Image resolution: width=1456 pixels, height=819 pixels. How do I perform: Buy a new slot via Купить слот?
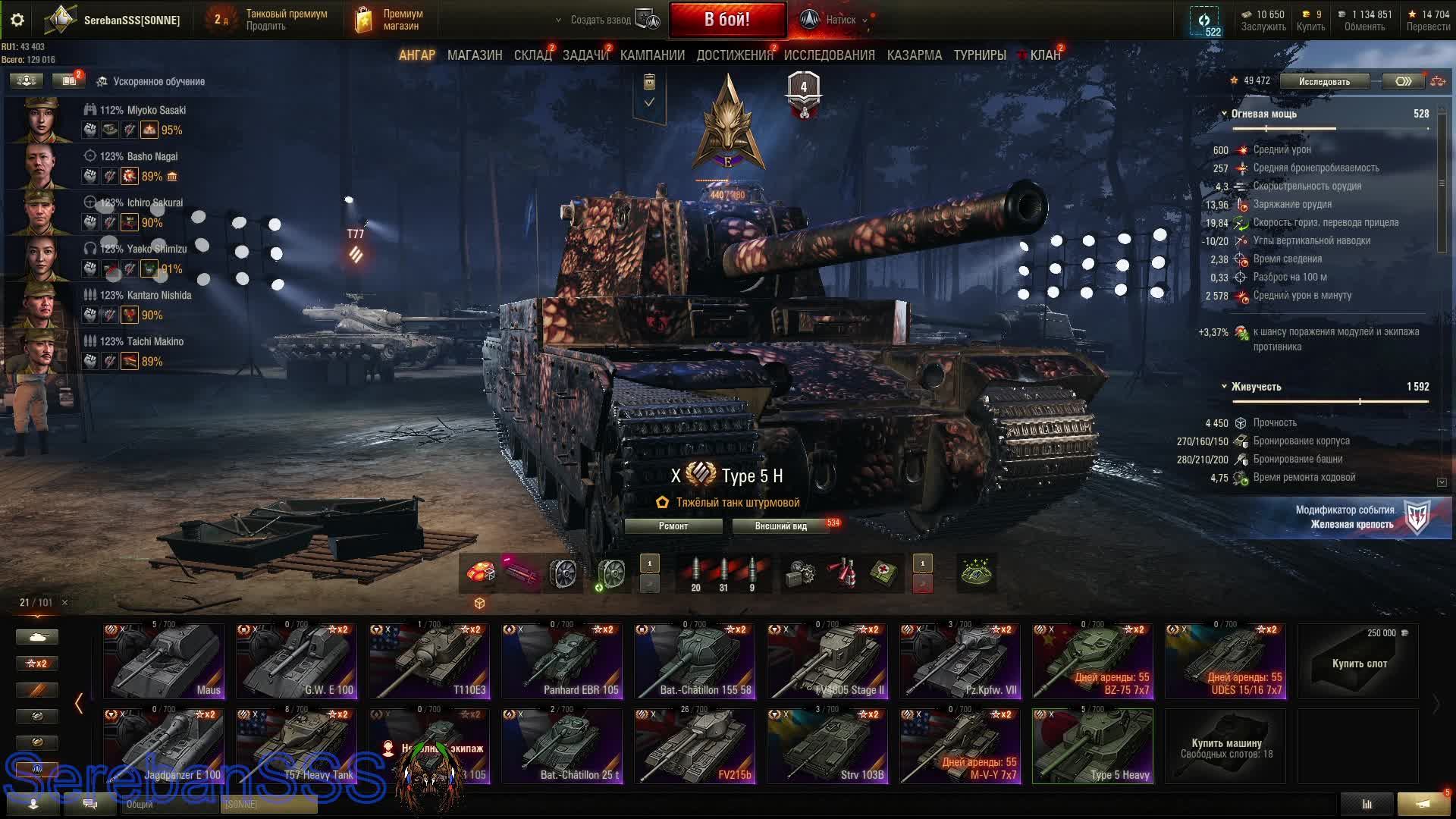1359,661
